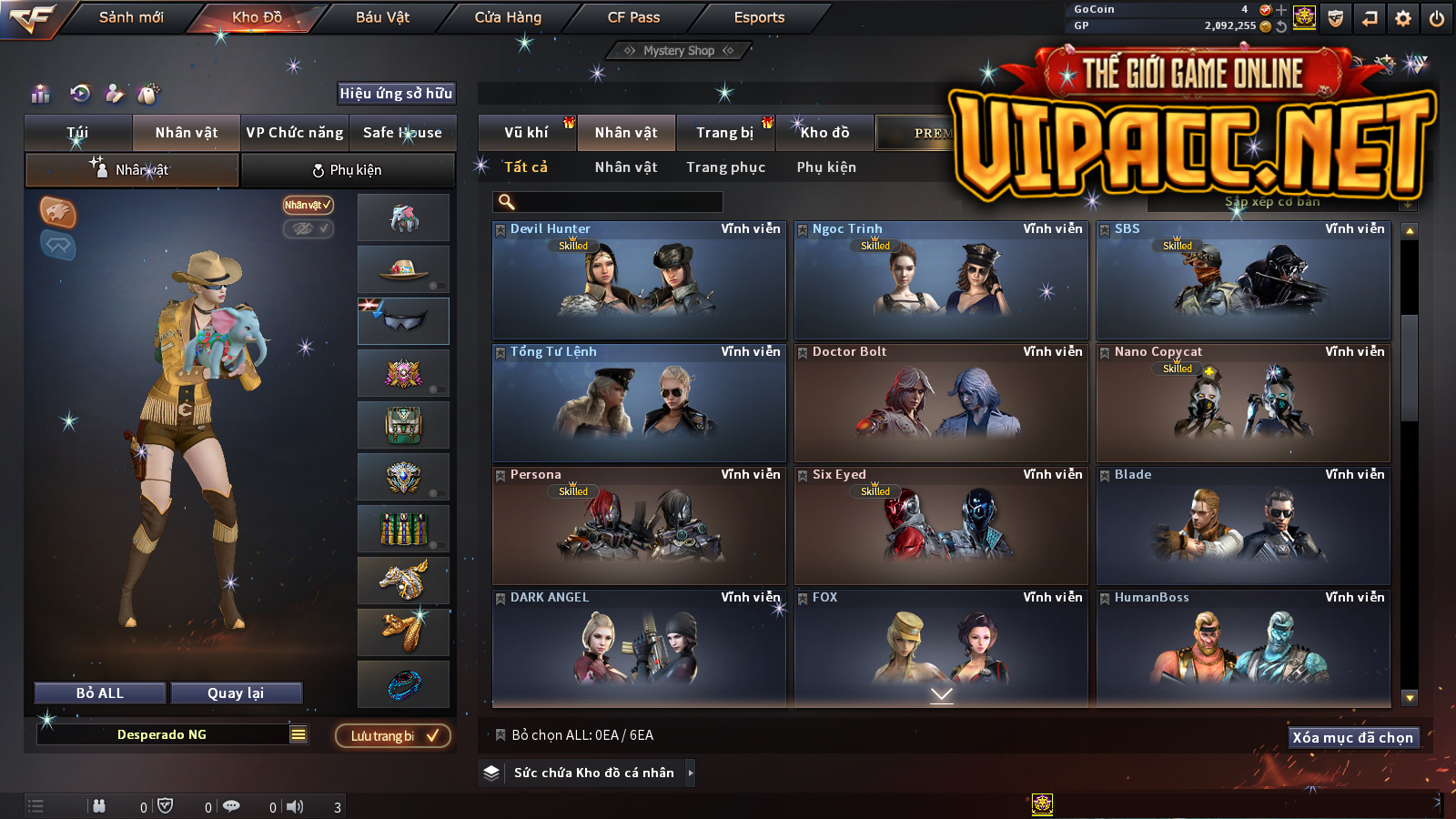Open the gear settings icon

pos(1403,18)
